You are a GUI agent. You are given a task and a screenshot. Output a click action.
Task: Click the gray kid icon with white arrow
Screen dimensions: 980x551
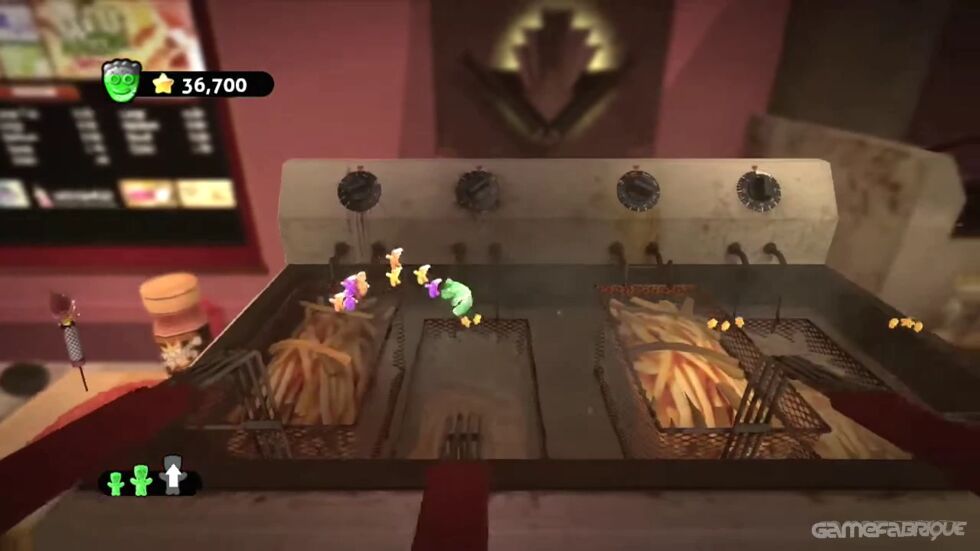click(173, 479)
